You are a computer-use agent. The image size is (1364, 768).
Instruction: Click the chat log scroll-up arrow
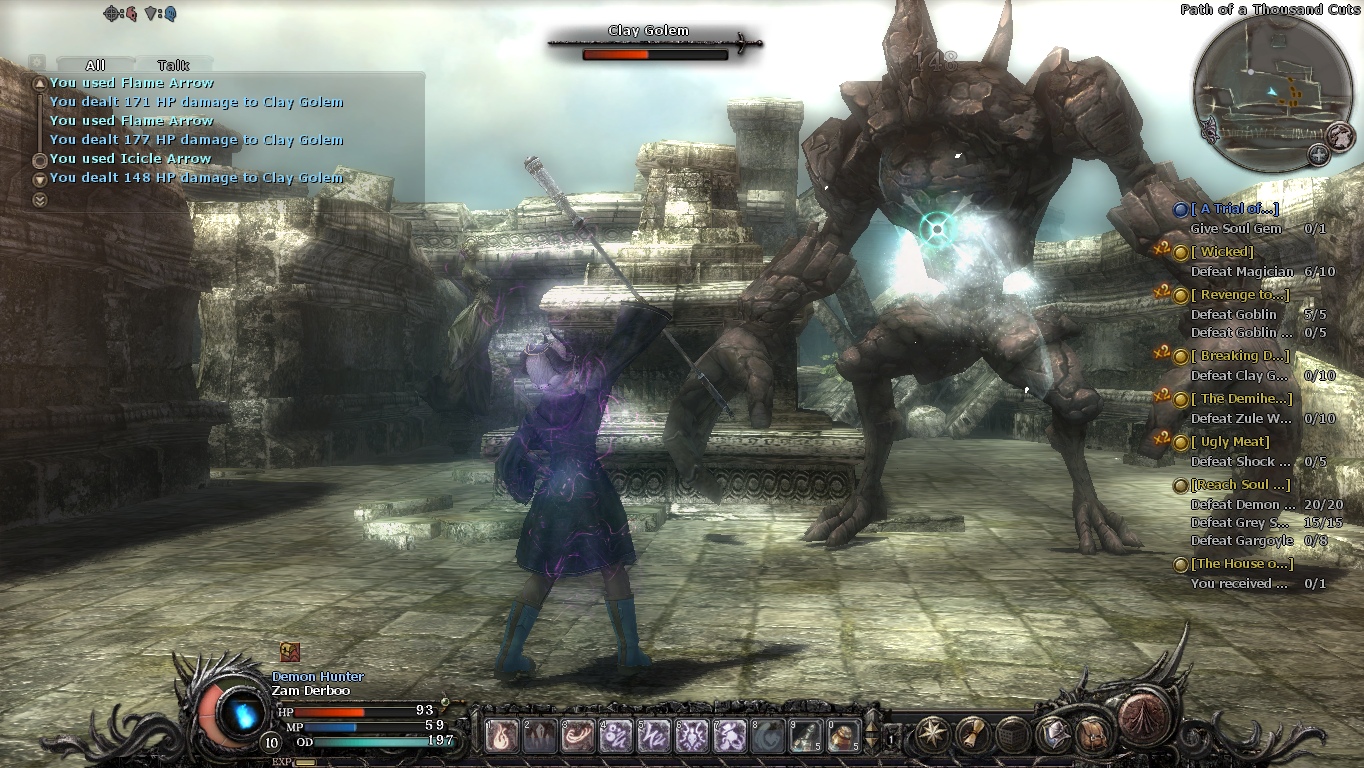click(39, 84)
